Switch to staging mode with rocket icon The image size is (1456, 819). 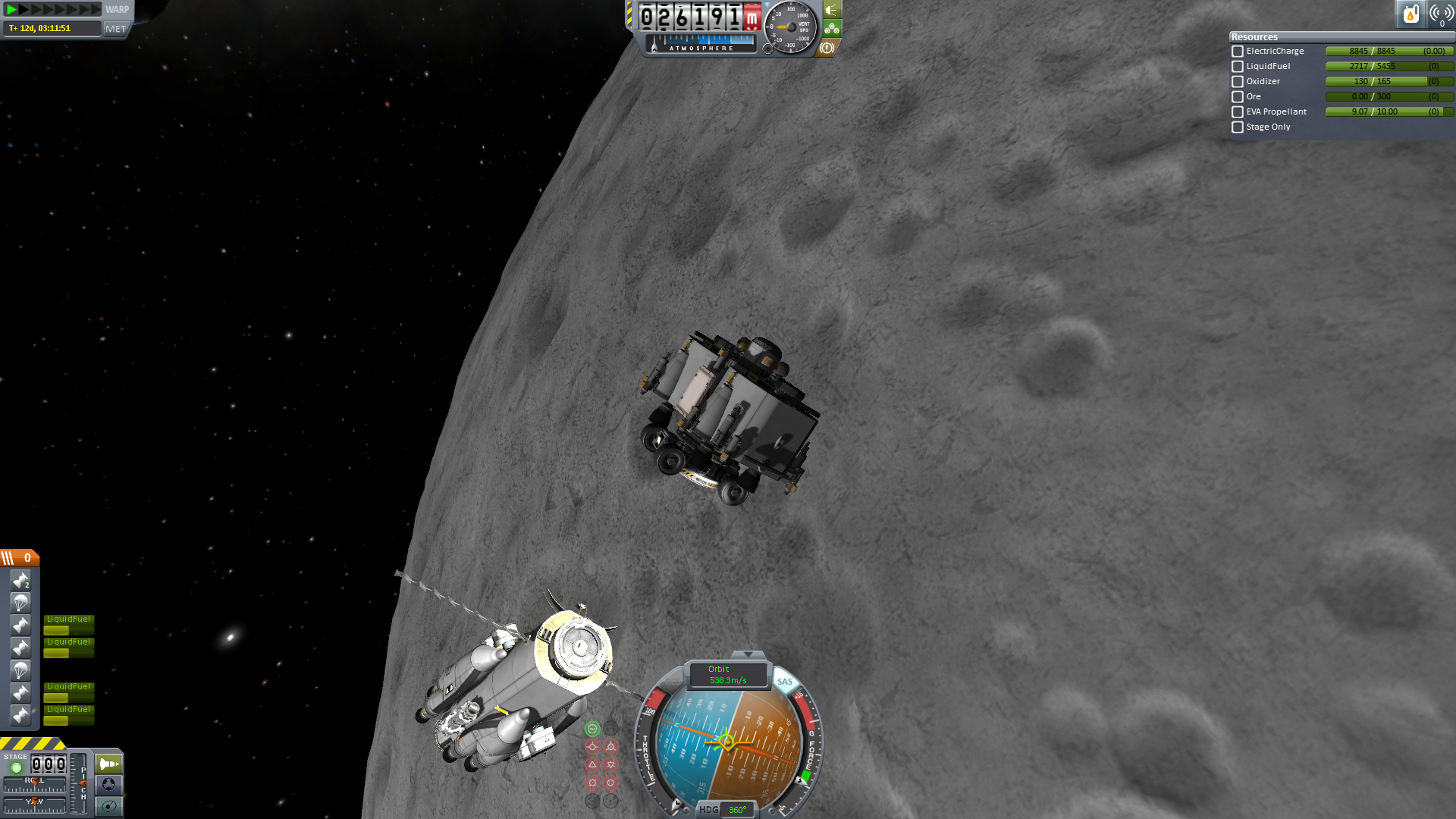108,763
